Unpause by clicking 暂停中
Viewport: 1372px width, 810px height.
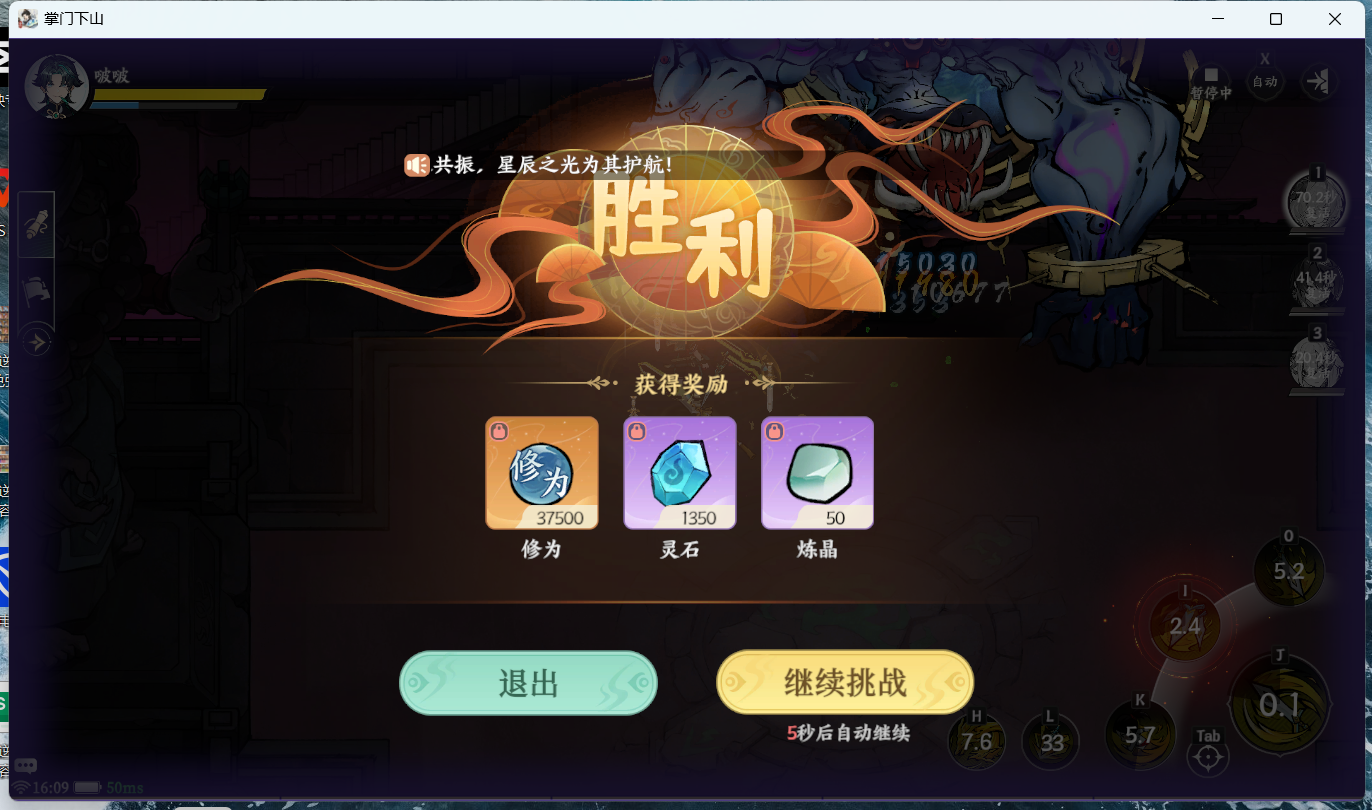coord(1211,81)
